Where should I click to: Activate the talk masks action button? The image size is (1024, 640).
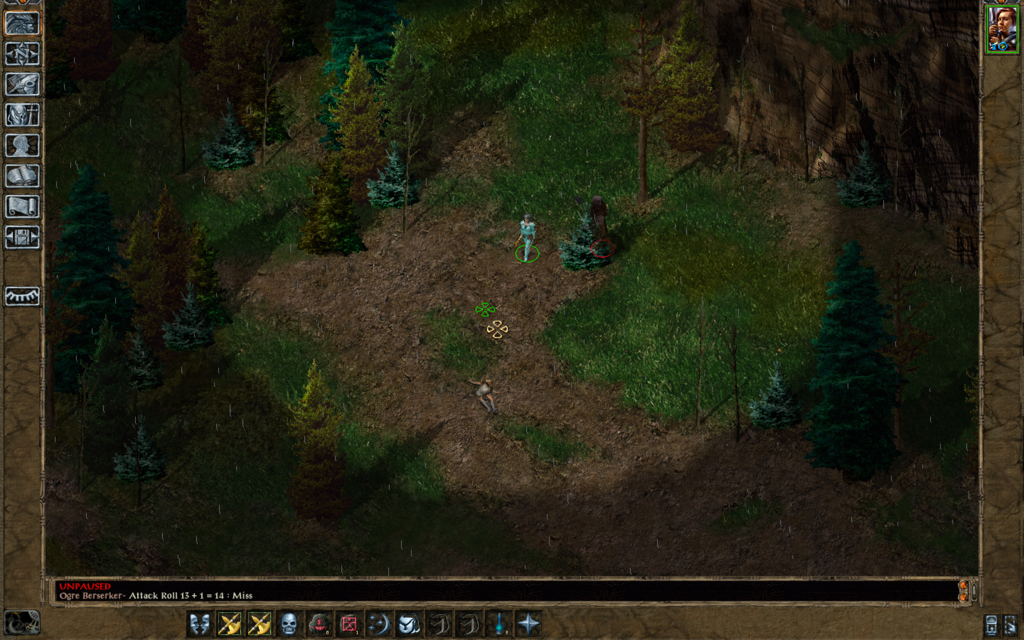coord(200,624)
